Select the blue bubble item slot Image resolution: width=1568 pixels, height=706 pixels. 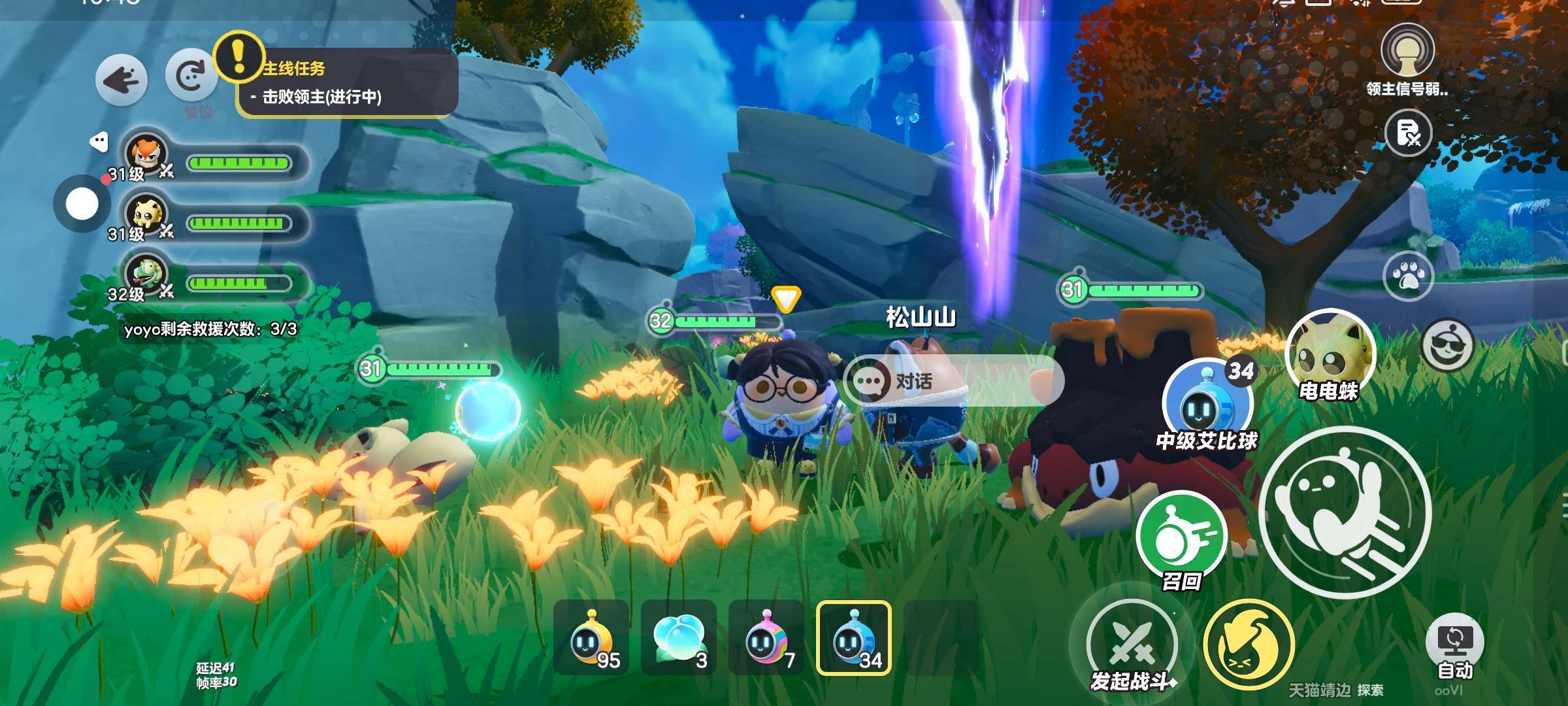pyautogui.click(x=679, y=637)
